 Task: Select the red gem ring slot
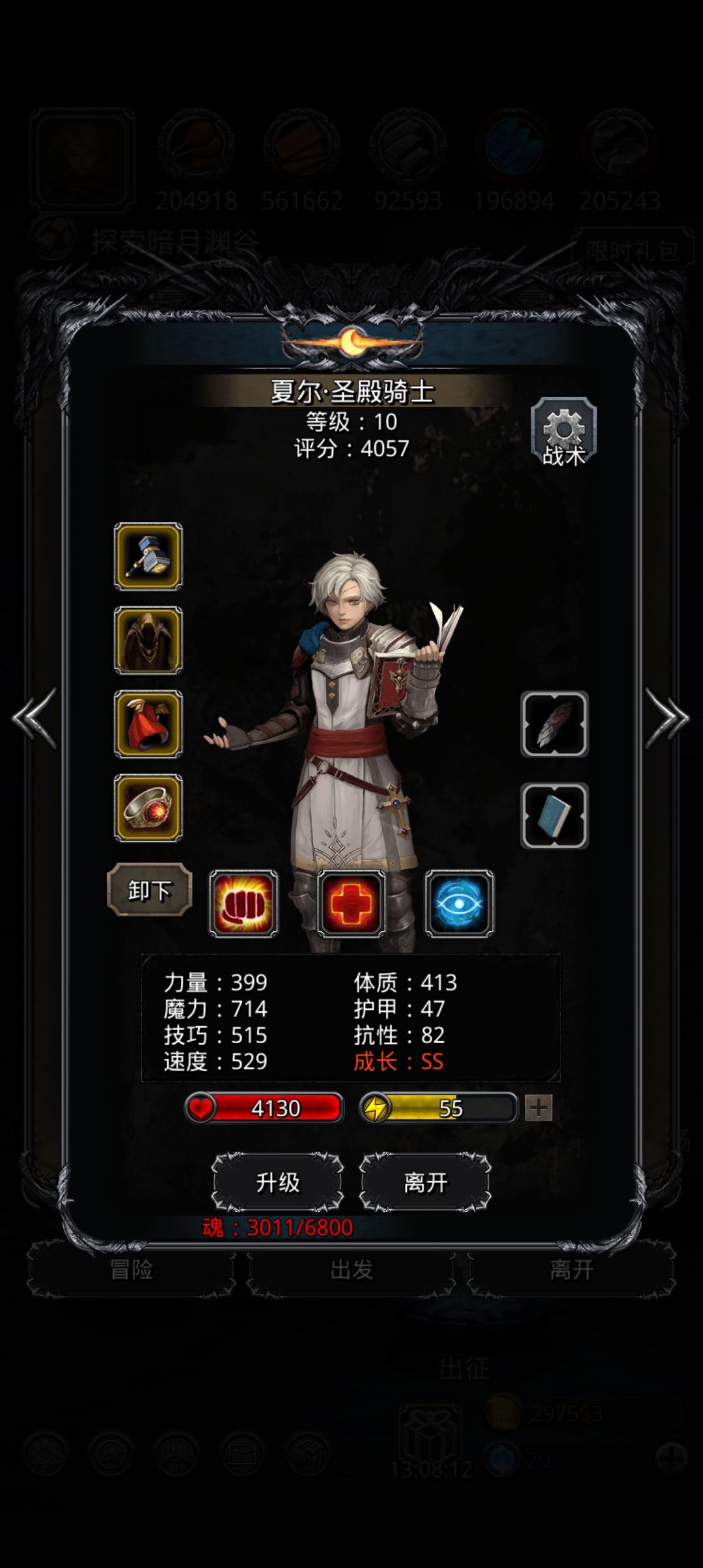(148, 807)
